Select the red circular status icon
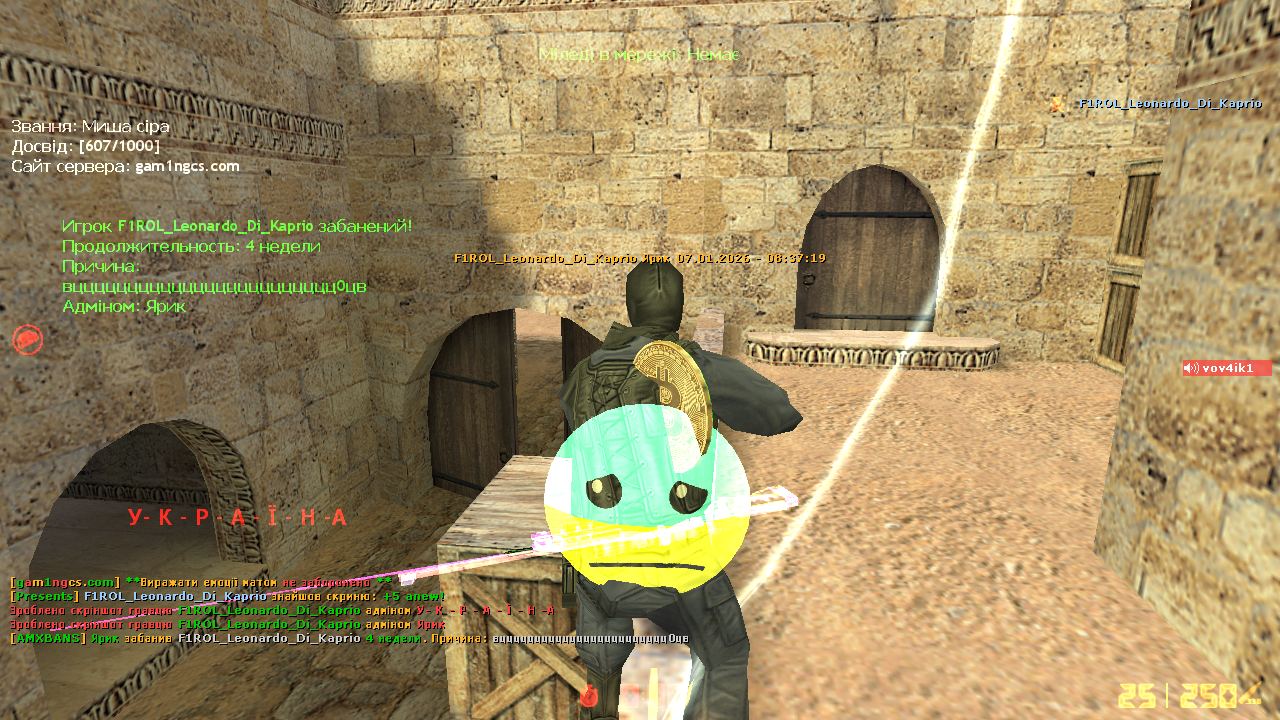Screen dimensions: 1280x720 (27, 340)
